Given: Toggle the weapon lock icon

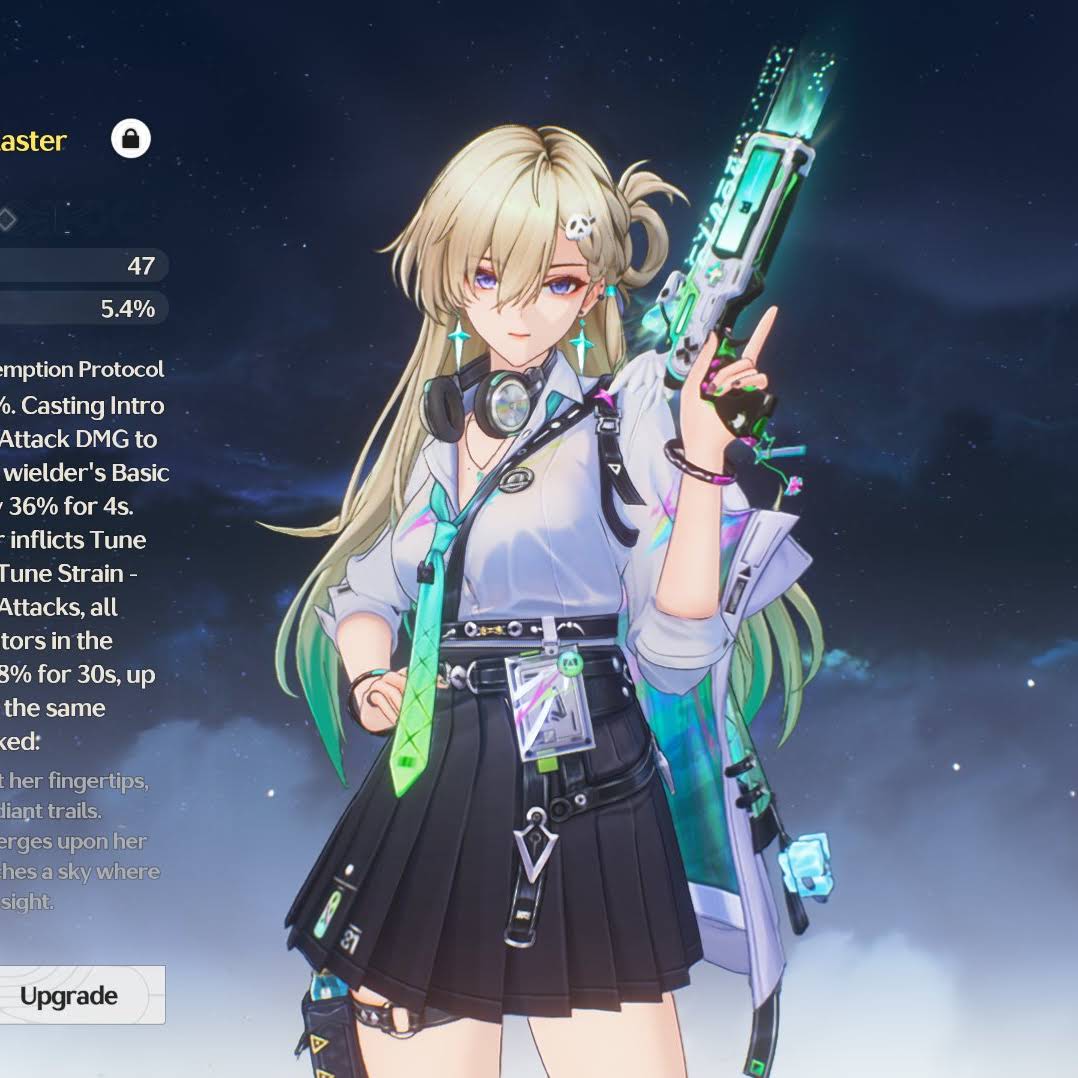Looking at the screenshot, I should pyautogui.click(x=130, y=139).
